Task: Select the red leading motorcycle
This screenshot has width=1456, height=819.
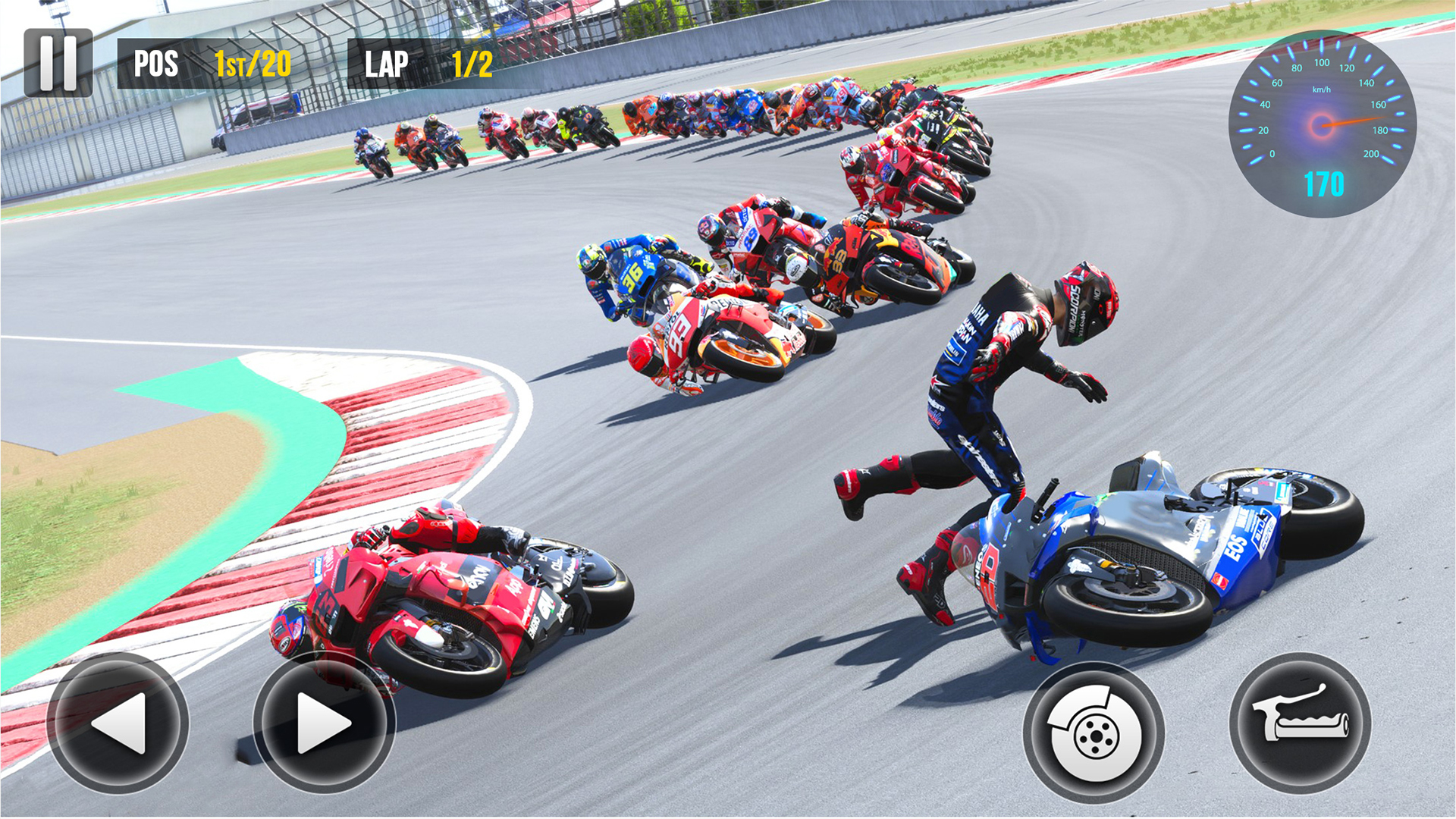Action: (x=440, y=599)
